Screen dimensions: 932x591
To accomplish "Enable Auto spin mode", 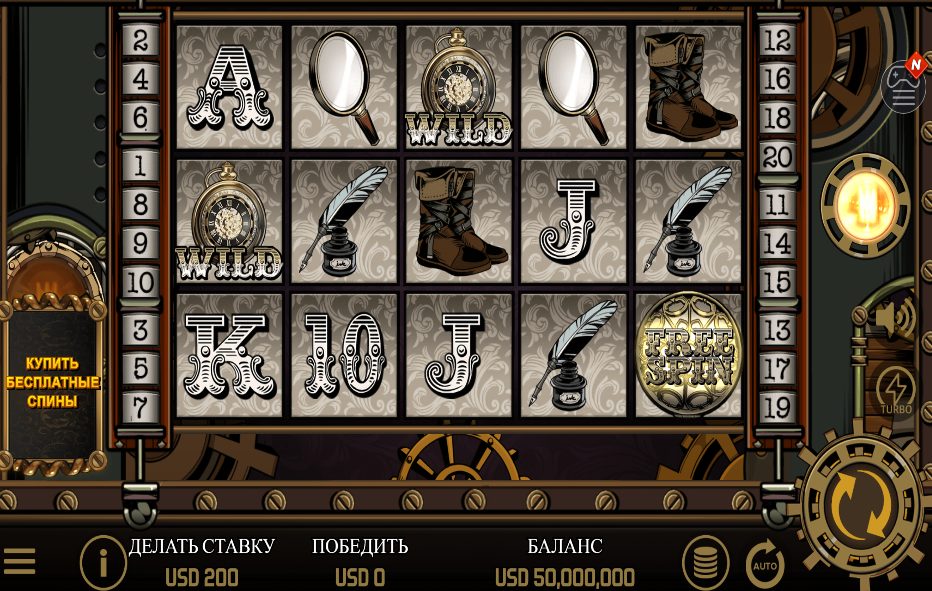I will (x=765, y=565).
